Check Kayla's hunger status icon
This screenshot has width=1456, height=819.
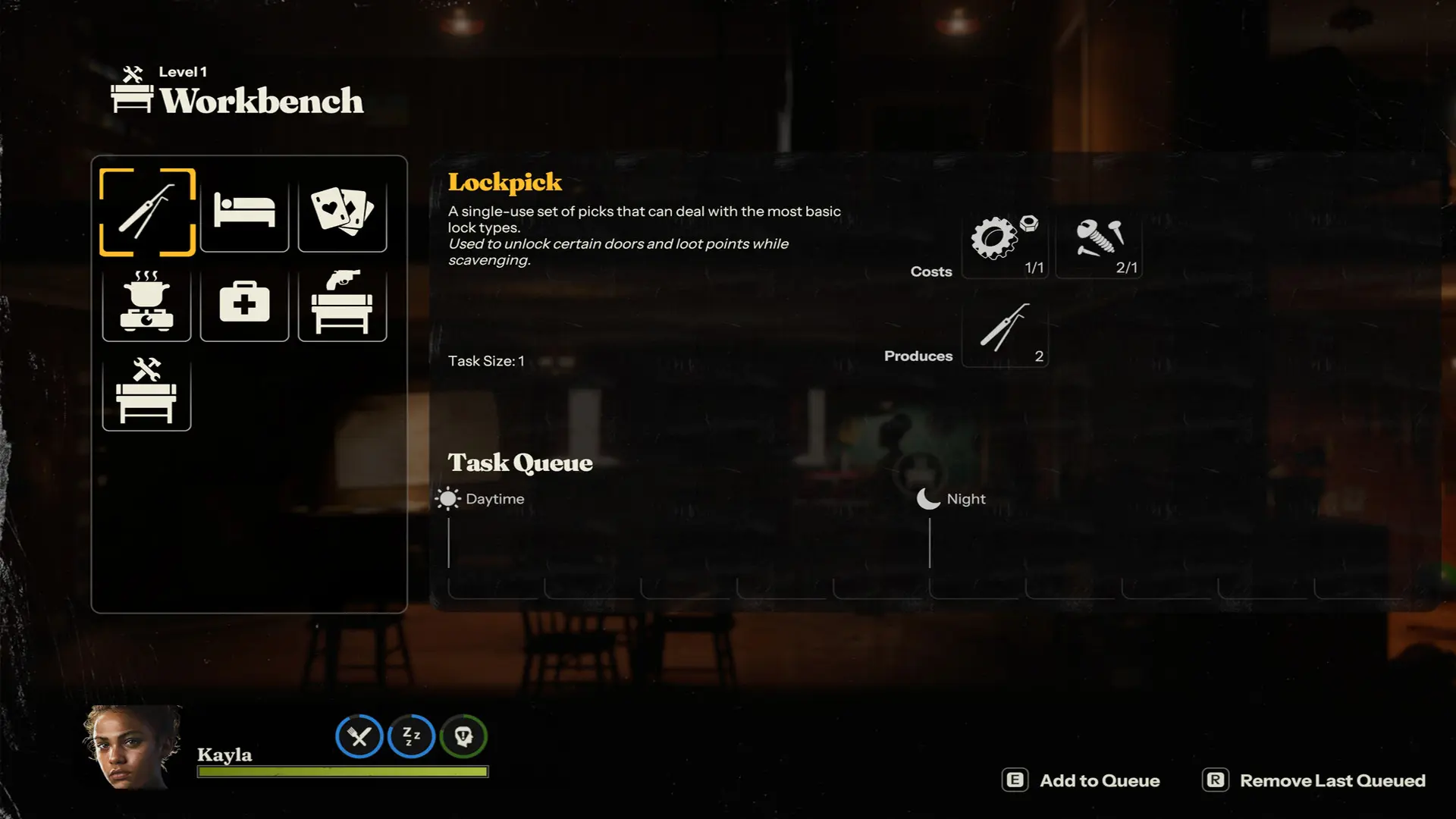click(x=359, y=736)
